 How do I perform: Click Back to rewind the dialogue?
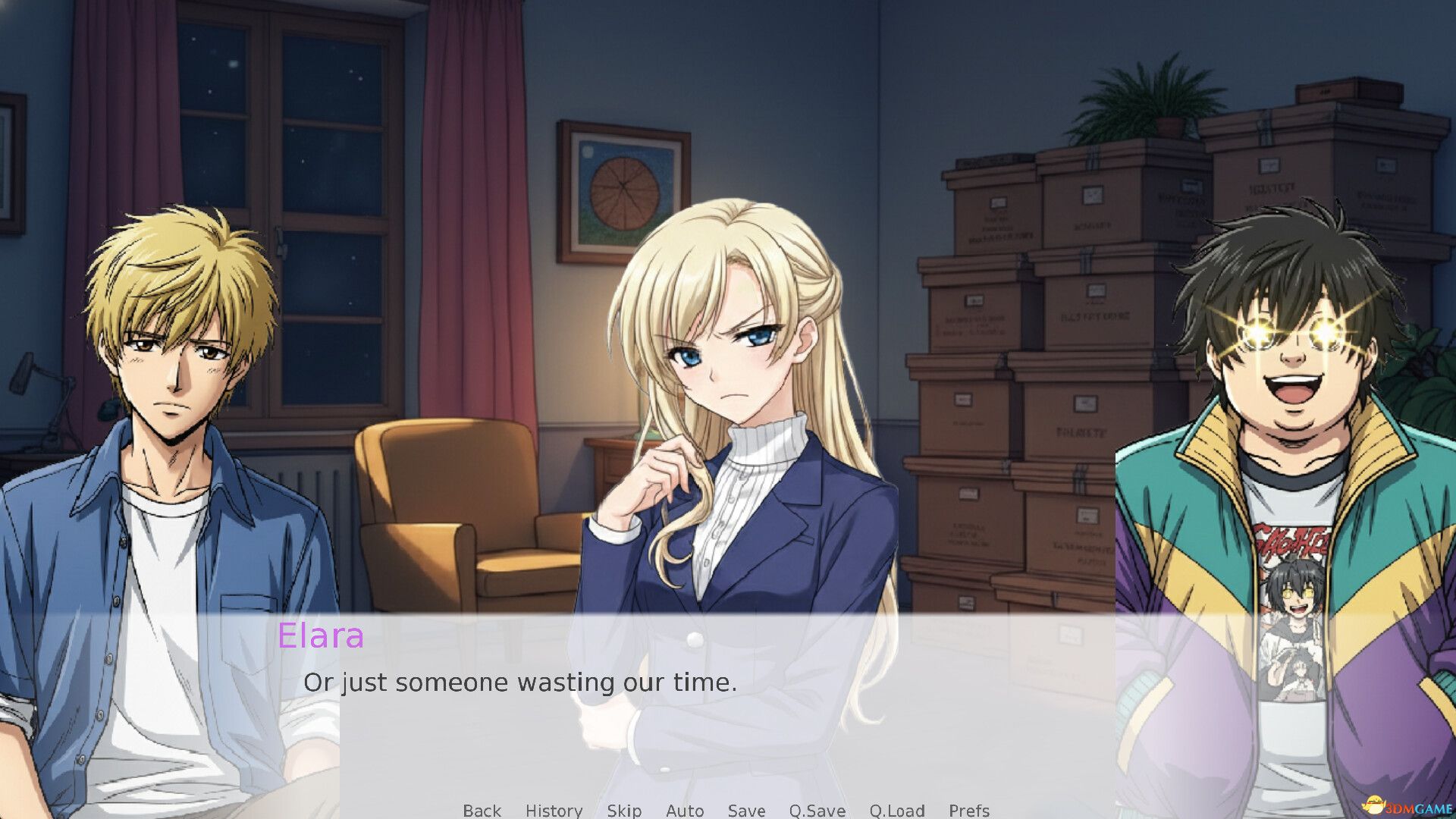(482, 811)
